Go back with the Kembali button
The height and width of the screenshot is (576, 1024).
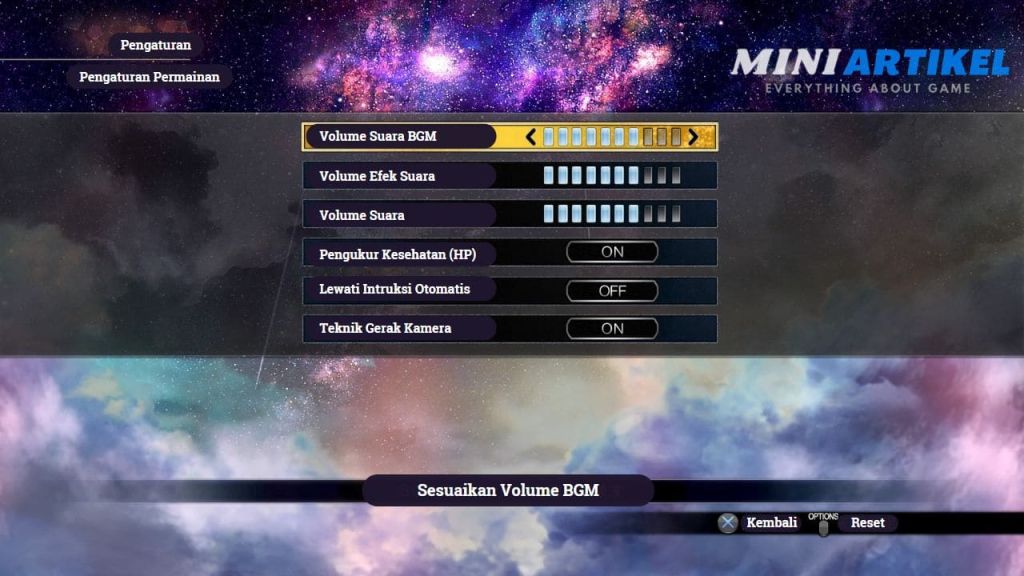pos(761,522)
